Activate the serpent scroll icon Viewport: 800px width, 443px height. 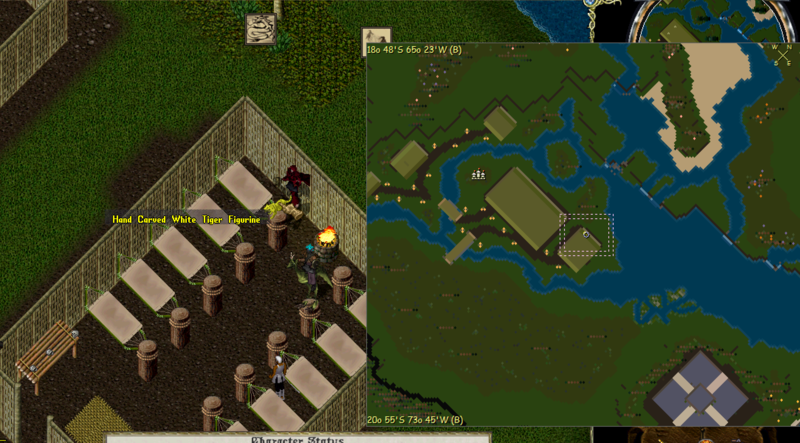pos(261,29)
